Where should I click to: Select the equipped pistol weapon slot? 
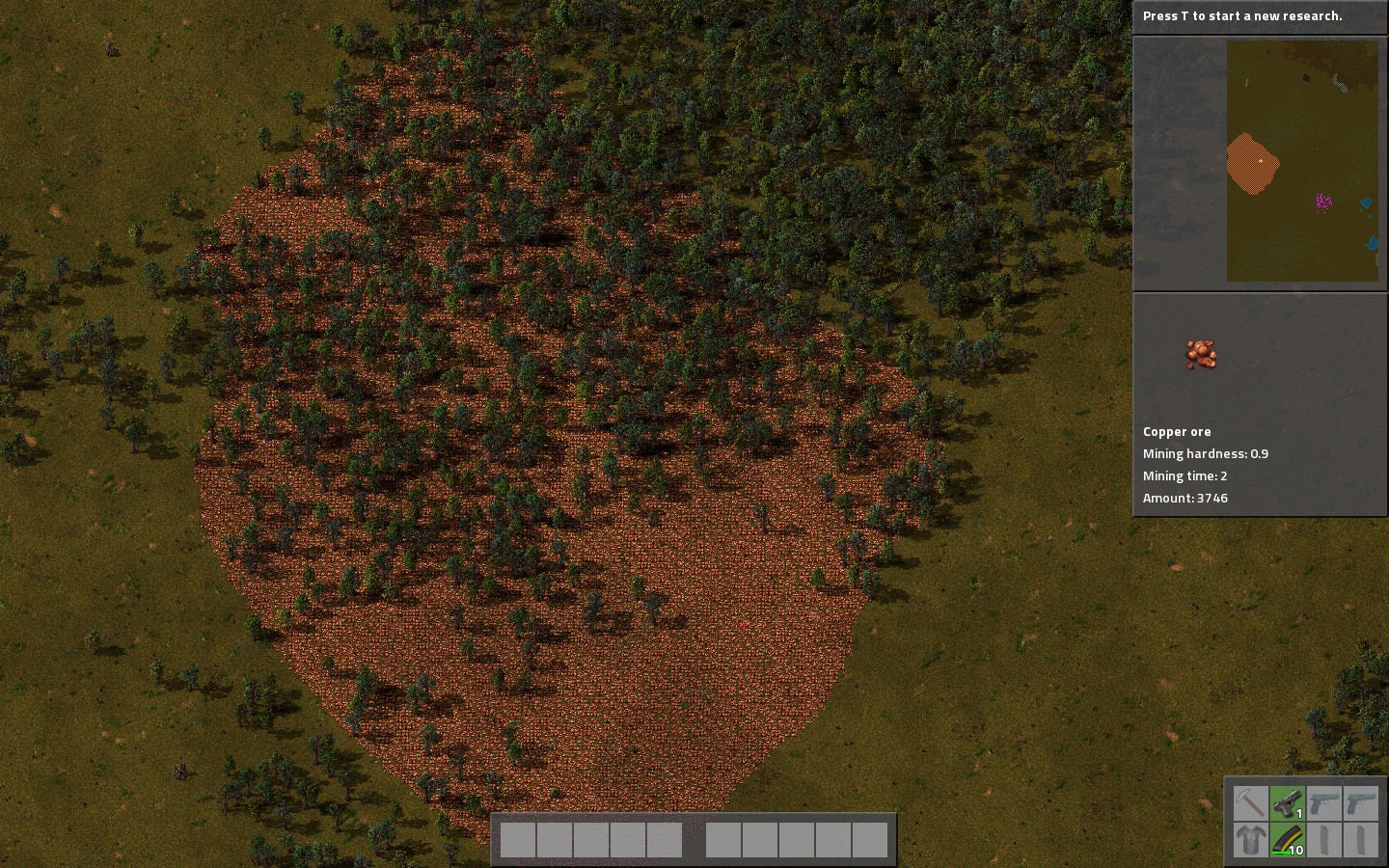(1287, 802)
